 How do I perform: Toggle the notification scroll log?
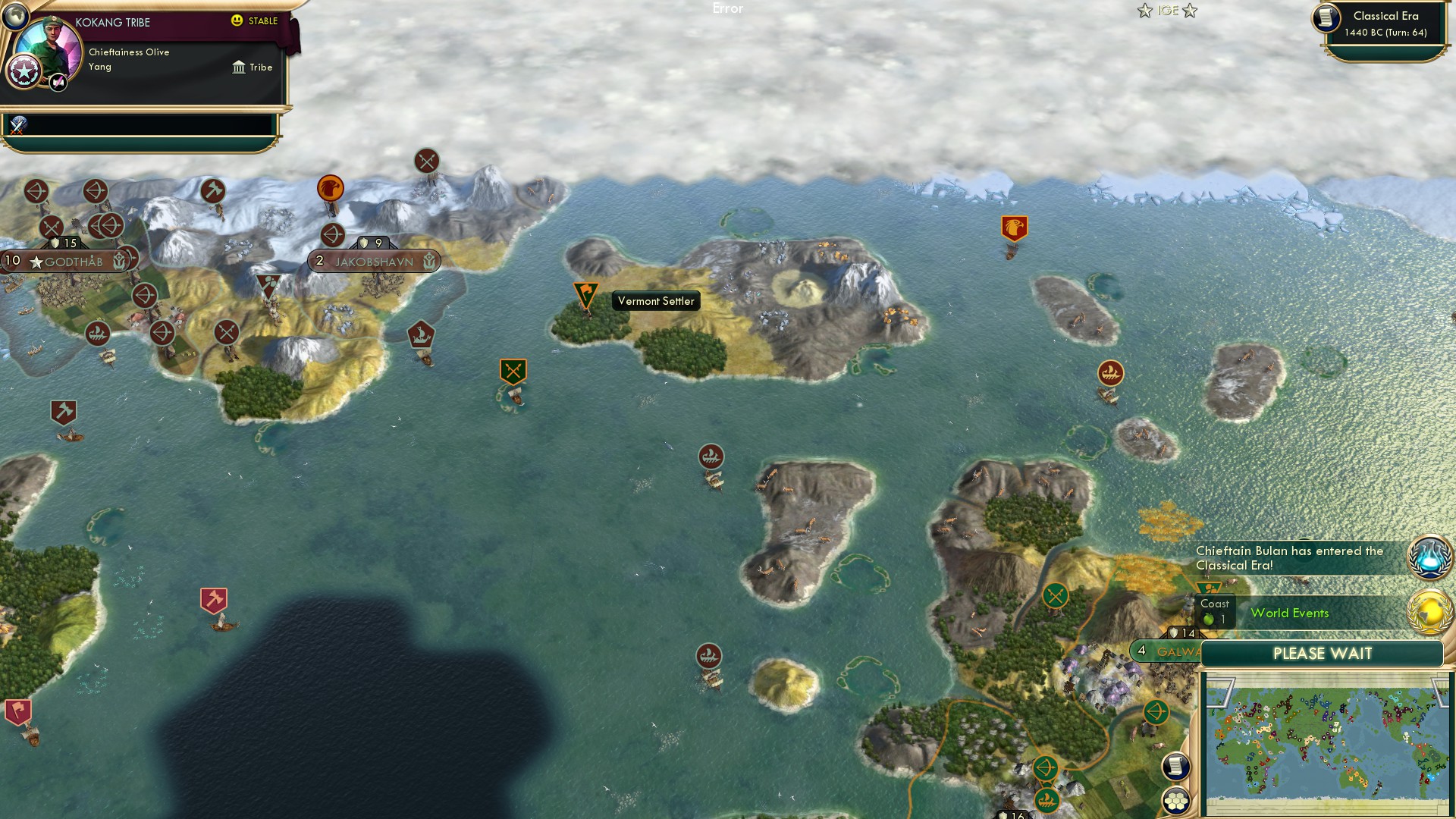pos(1175,765)
